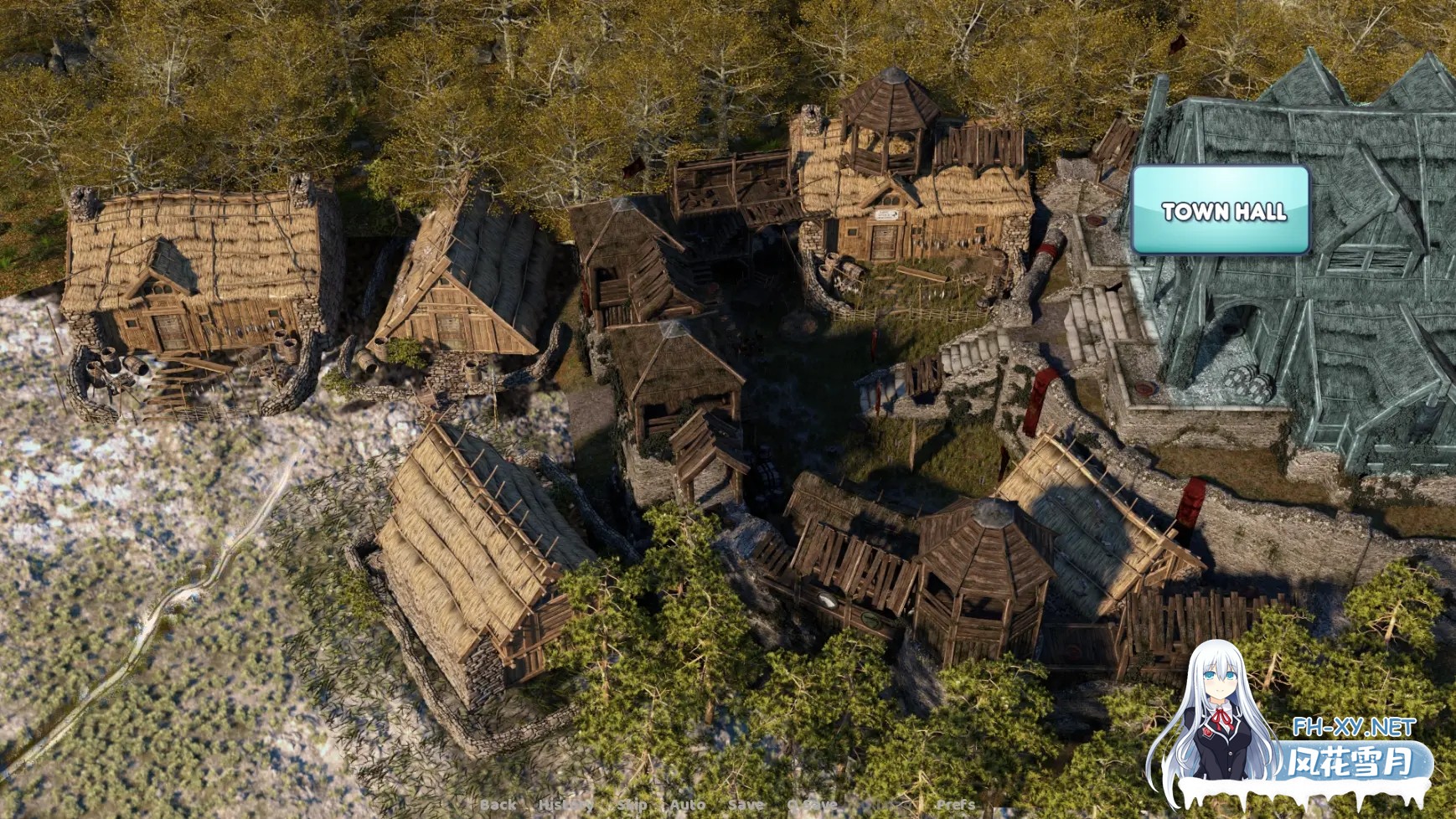The image size is (1456, 819).
Task: Open the Save menu
Action: [746, 805]
